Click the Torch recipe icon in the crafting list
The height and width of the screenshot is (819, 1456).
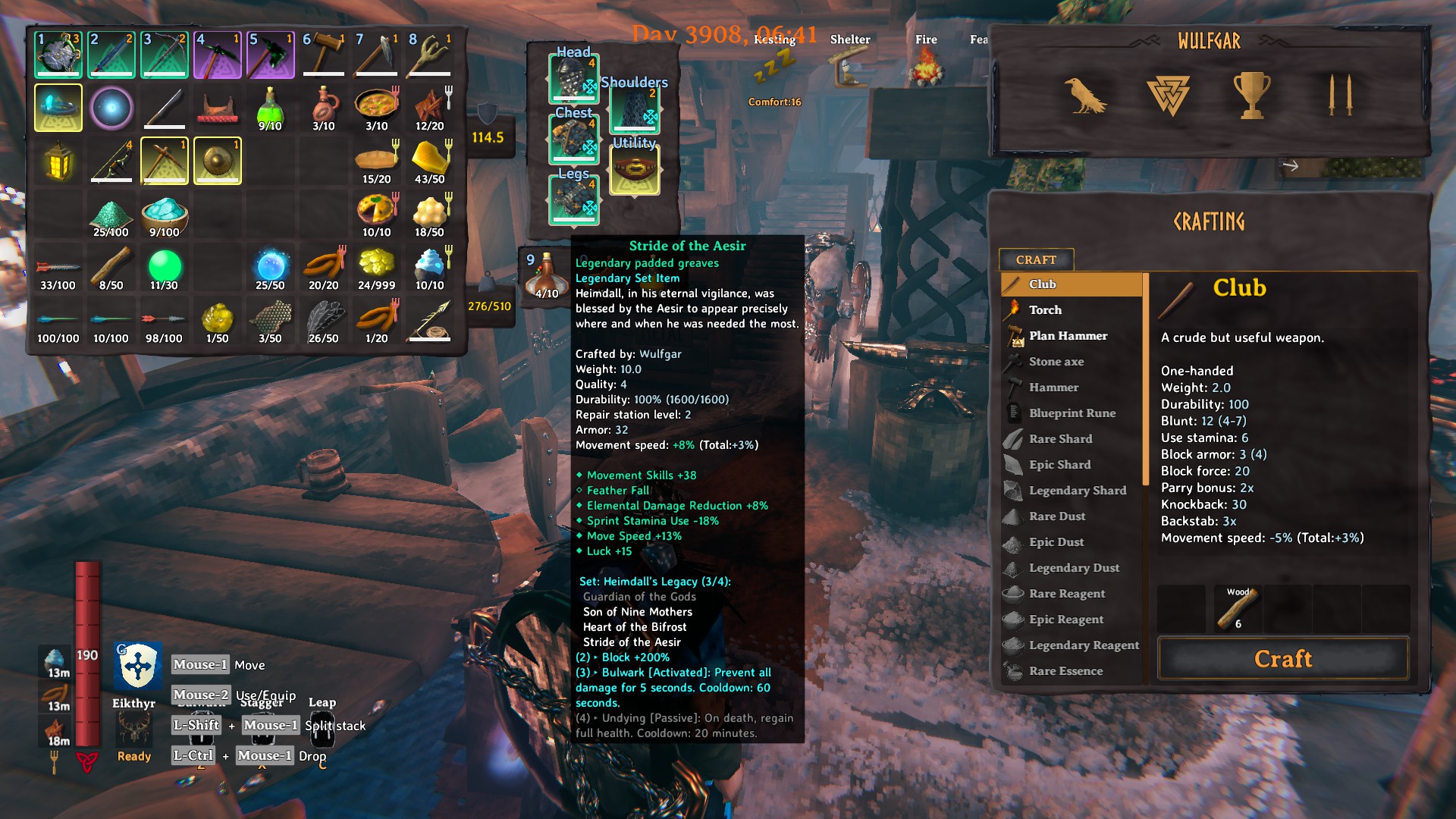tap(1014, 309)
